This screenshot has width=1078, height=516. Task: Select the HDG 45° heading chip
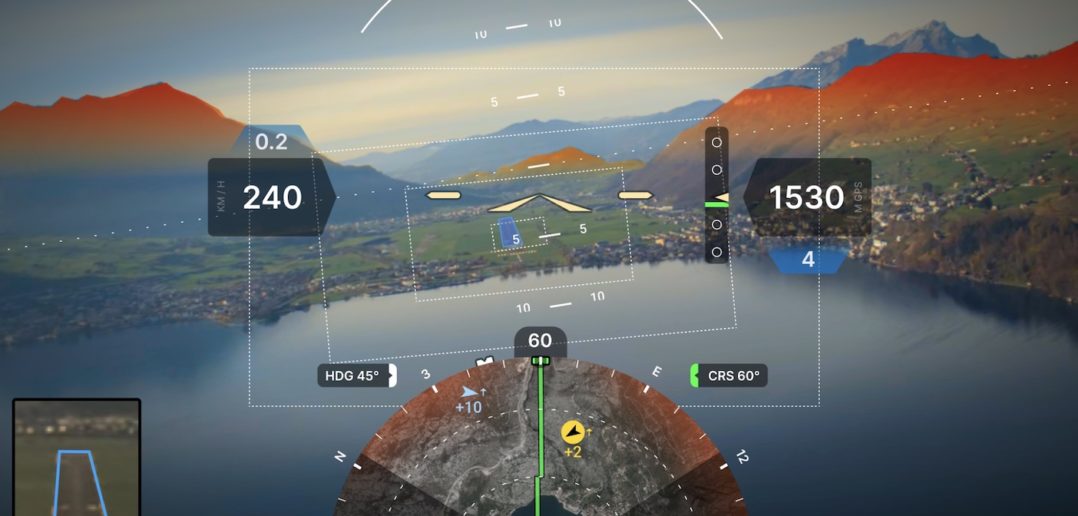coord(355,376)
